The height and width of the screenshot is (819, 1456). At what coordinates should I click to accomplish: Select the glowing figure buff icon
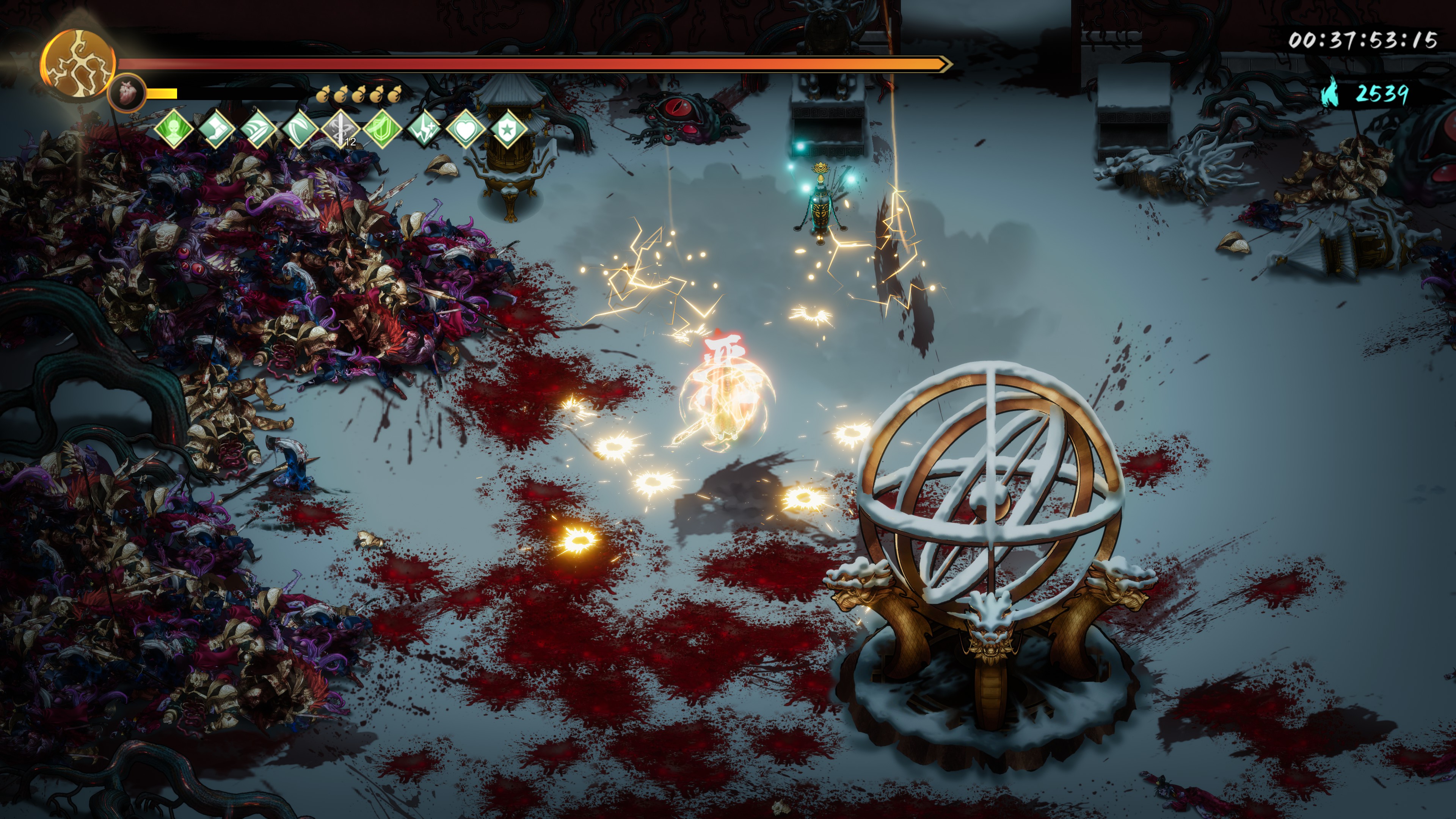[x=174, y=129]
